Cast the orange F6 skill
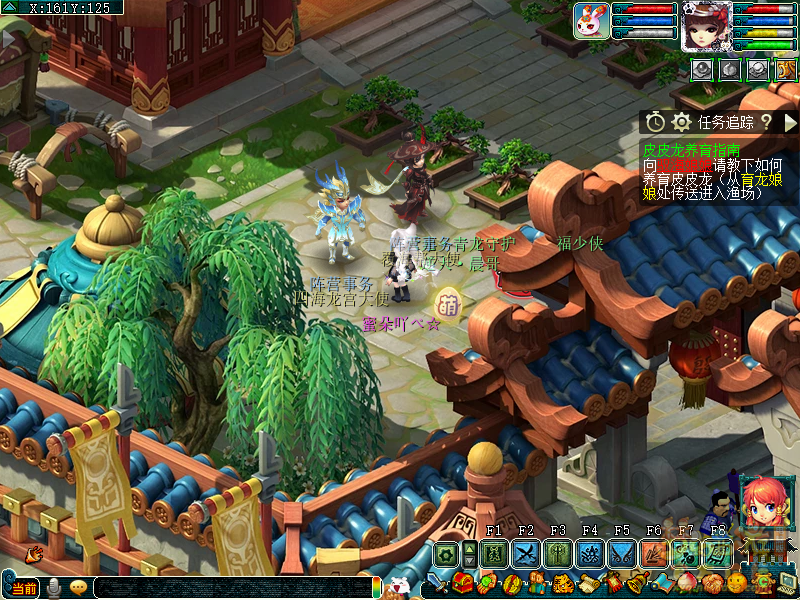The image size is (800, 600). click(x=654, y=554)
